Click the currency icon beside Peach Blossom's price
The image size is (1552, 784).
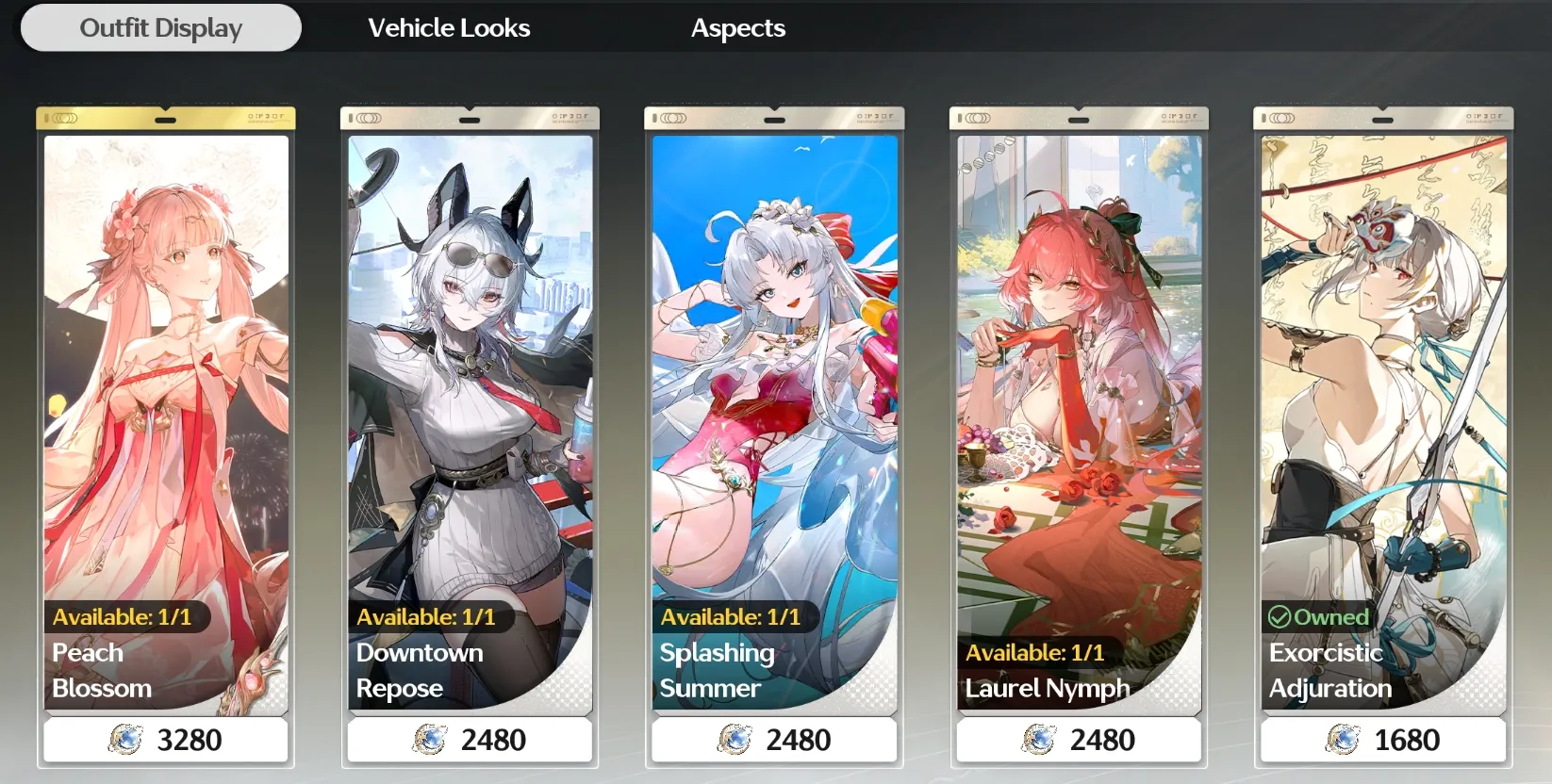[124, 740]
